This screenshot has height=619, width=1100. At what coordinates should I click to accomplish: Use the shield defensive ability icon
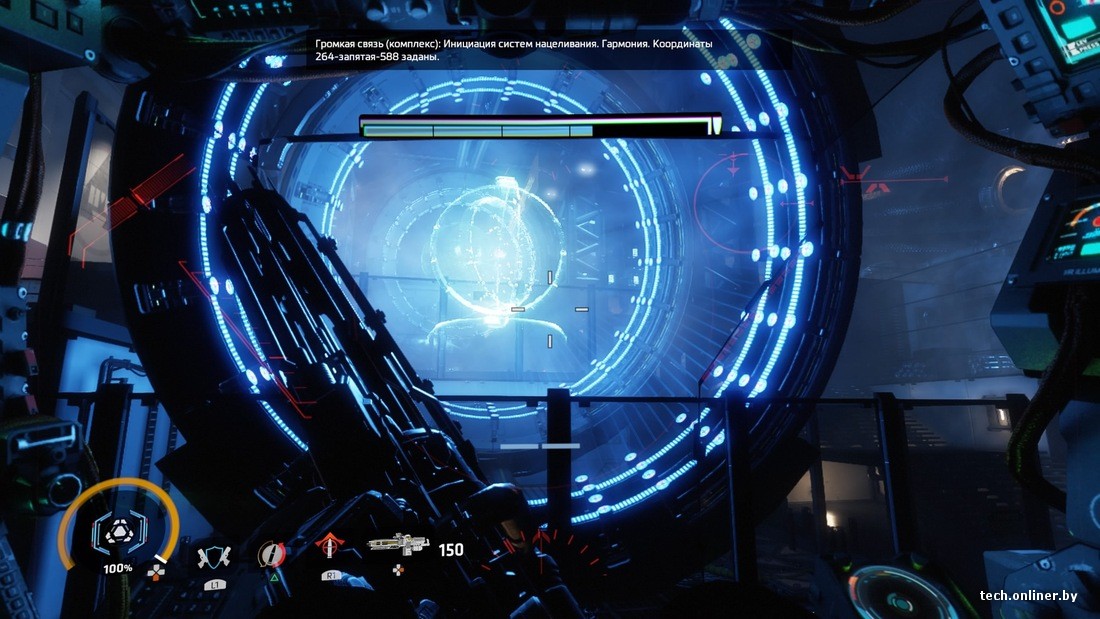click(x=213, y=556)
